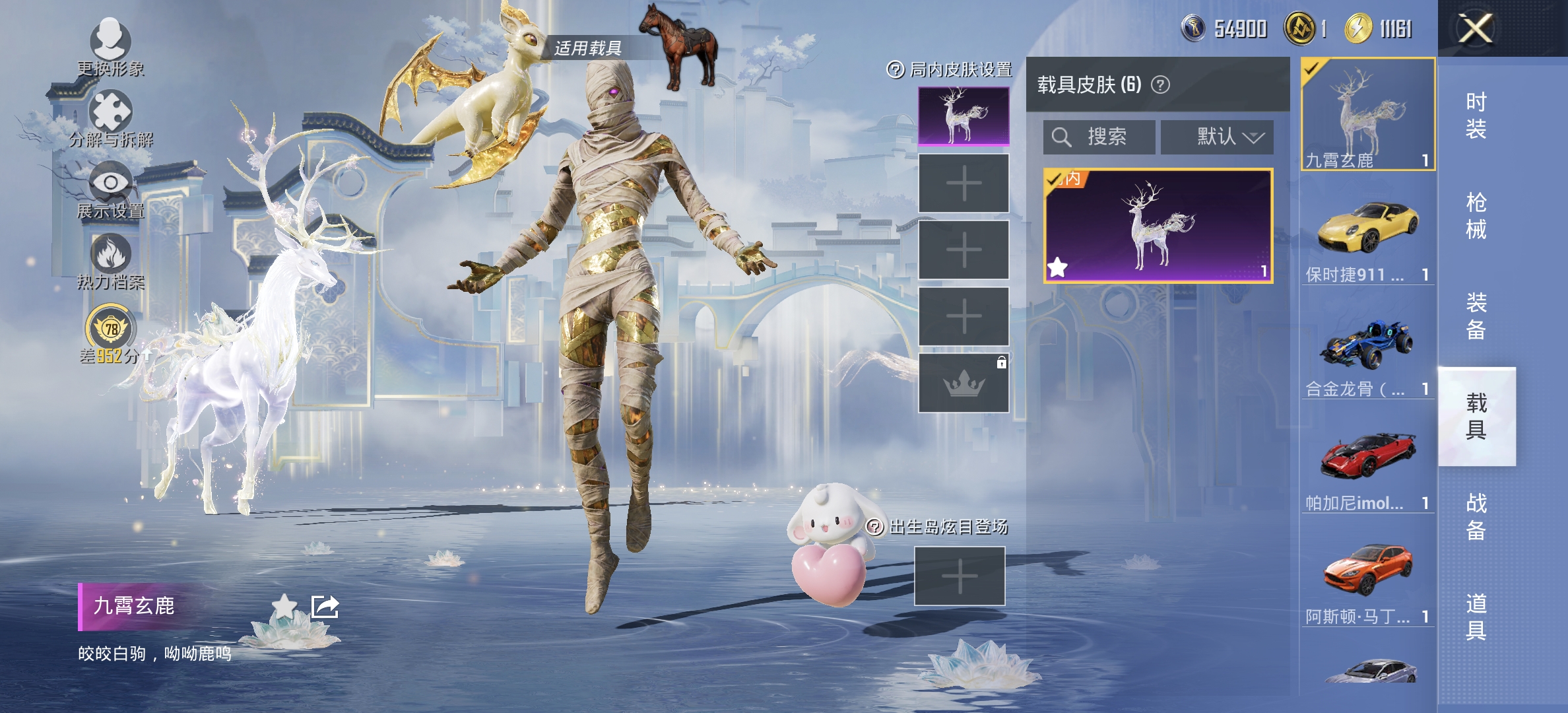Add a 出生岛炫目登场 entrance effect
The image size is (1568, 713).
[x=960, y=576]
